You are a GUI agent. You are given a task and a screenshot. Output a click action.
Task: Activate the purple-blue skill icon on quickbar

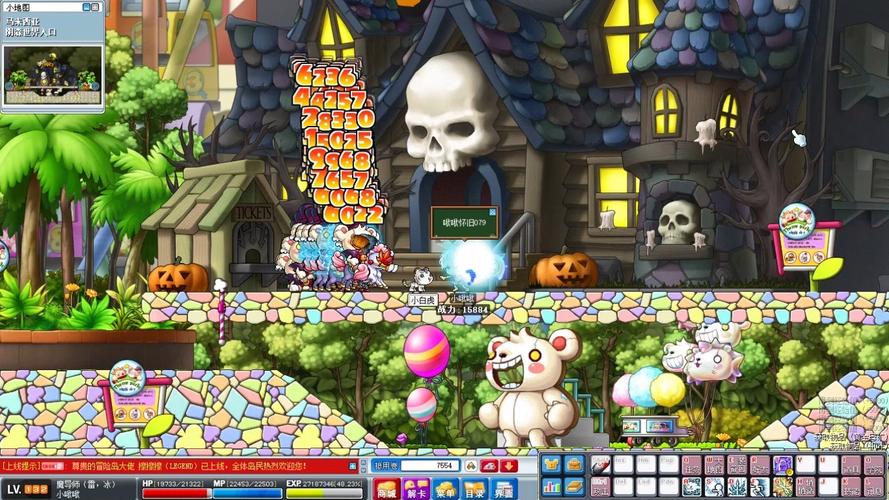781,464
